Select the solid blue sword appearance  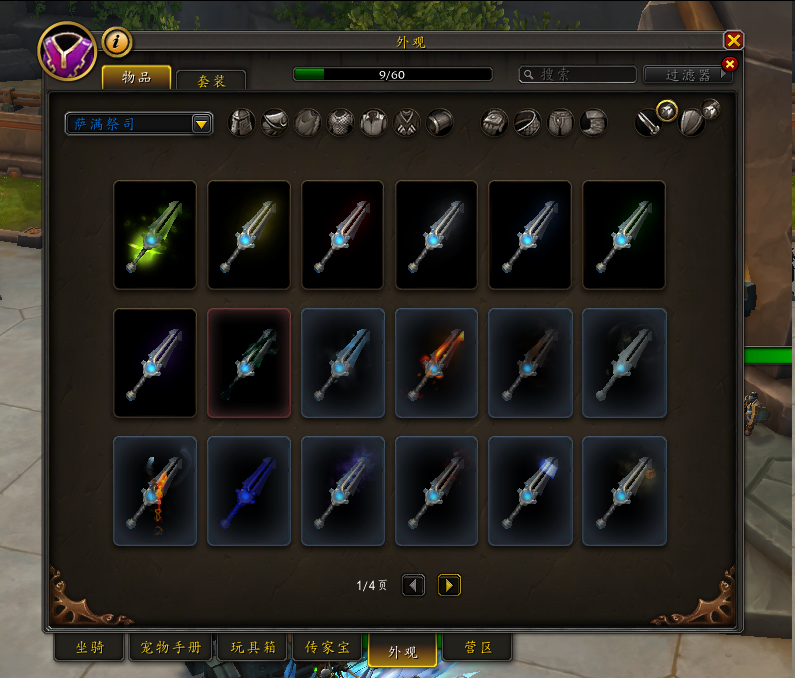tap(248, 490)
